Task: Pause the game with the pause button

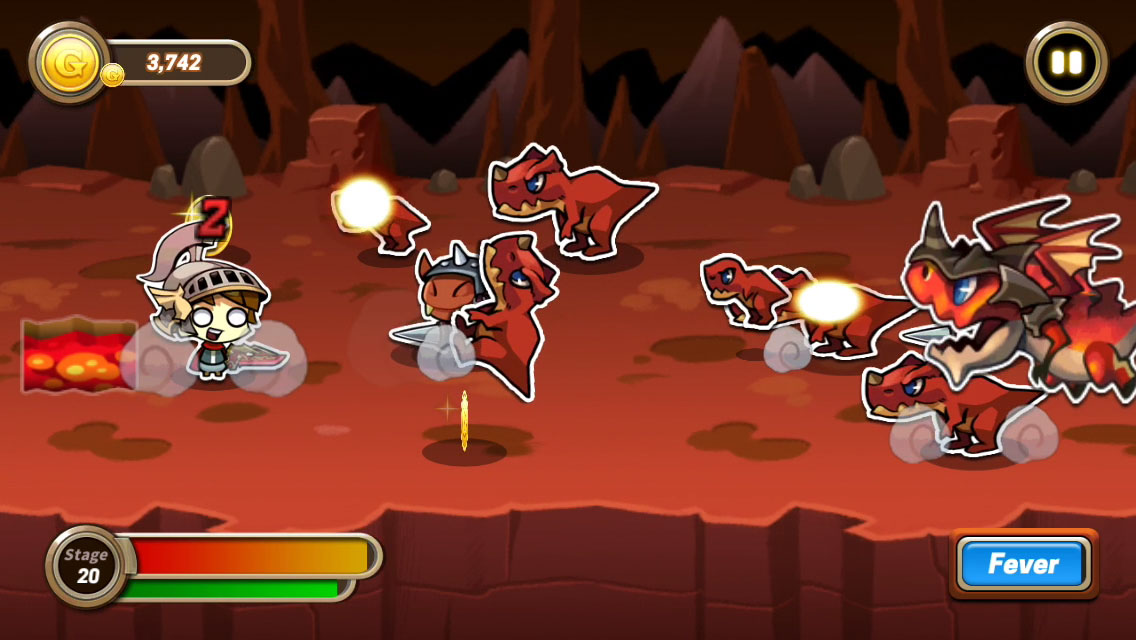Action: point(1066,62)
